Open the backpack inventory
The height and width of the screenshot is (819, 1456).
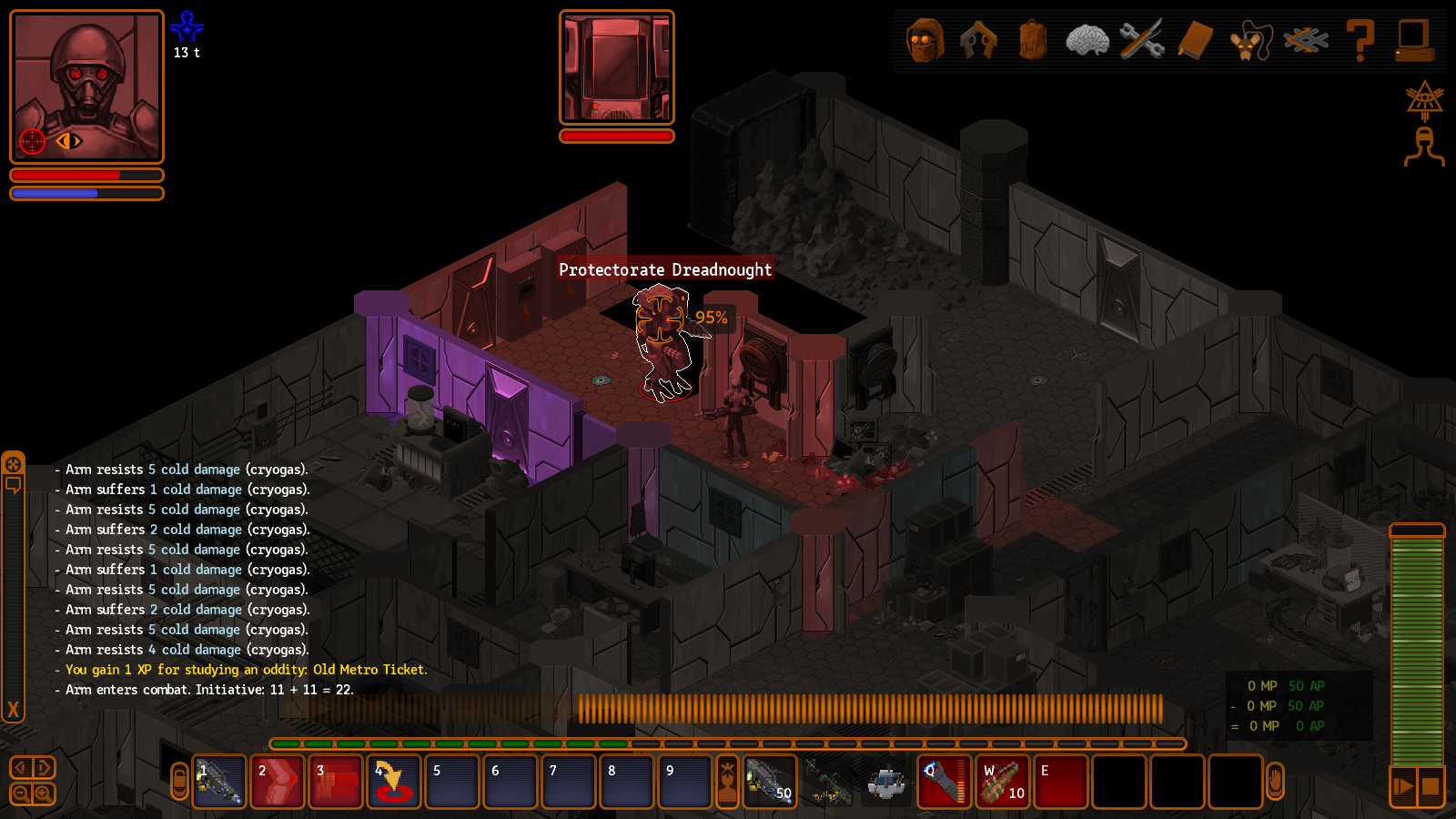coord(1033,40)
